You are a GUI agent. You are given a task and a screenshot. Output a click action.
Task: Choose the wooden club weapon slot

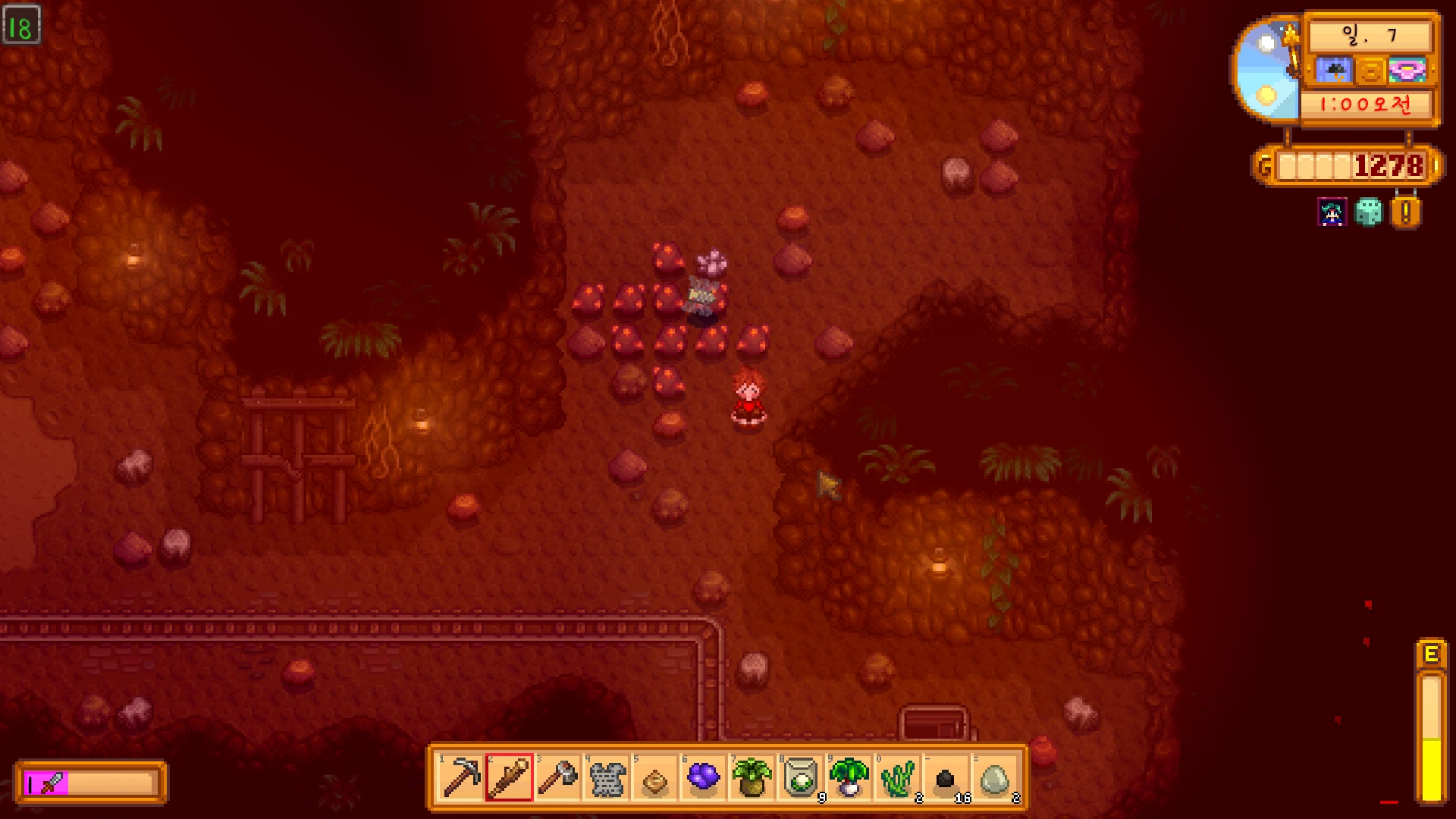pos(509,777)
